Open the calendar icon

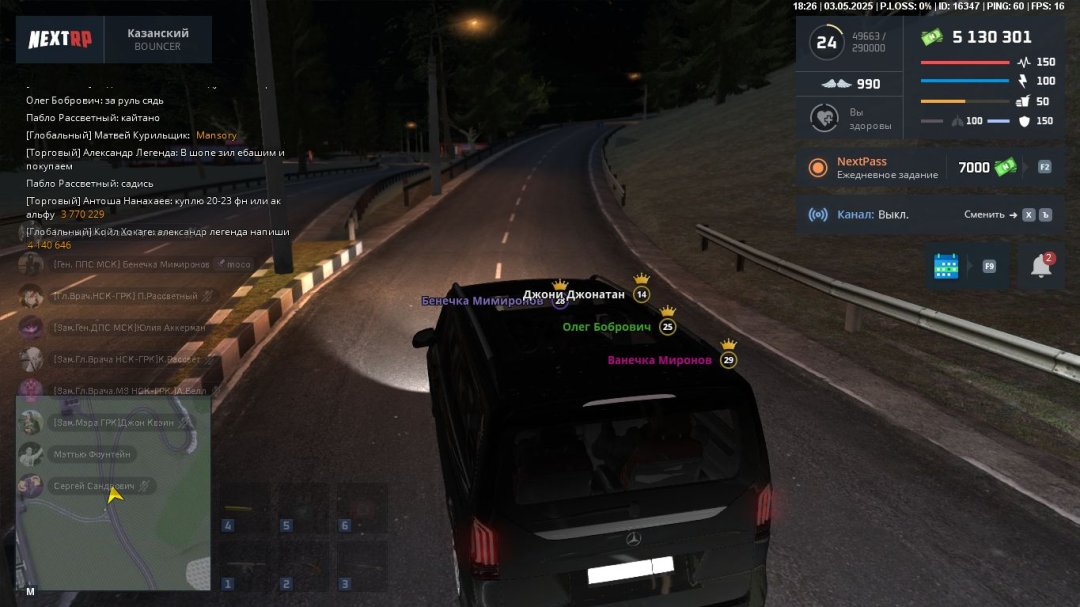pos(946,266)
